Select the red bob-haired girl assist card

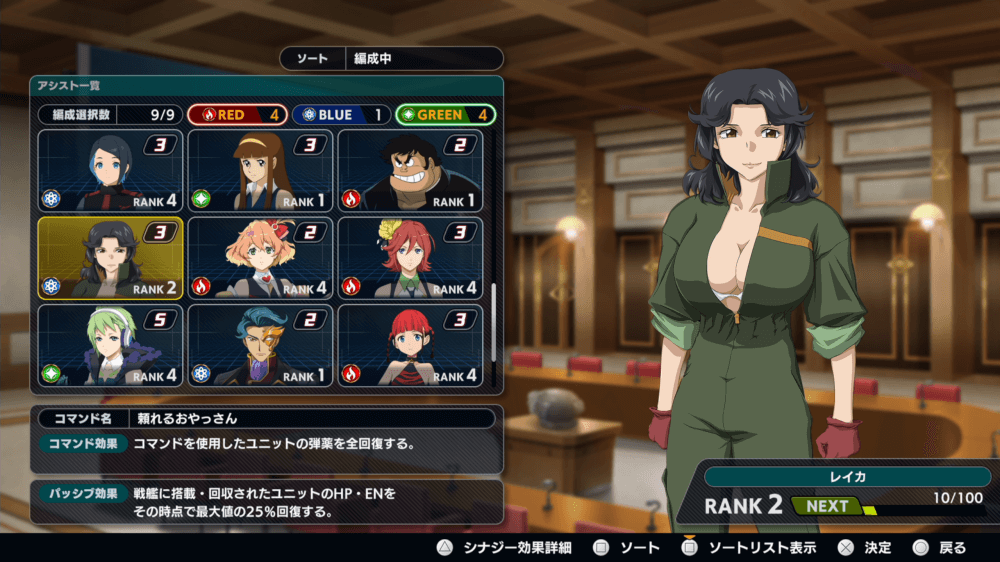[x=410, y=346]
